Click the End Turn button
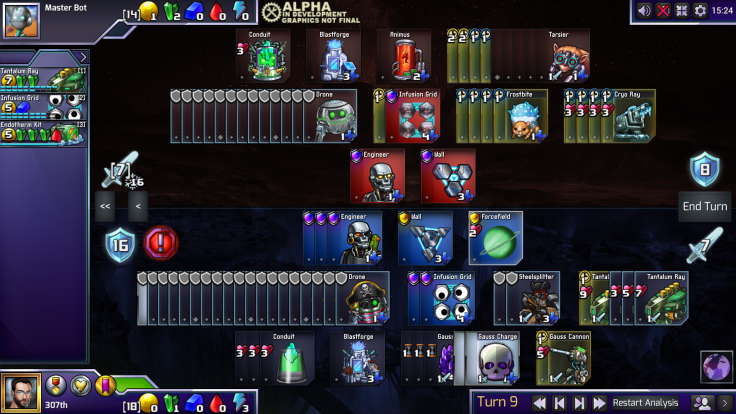 [705, 206]
